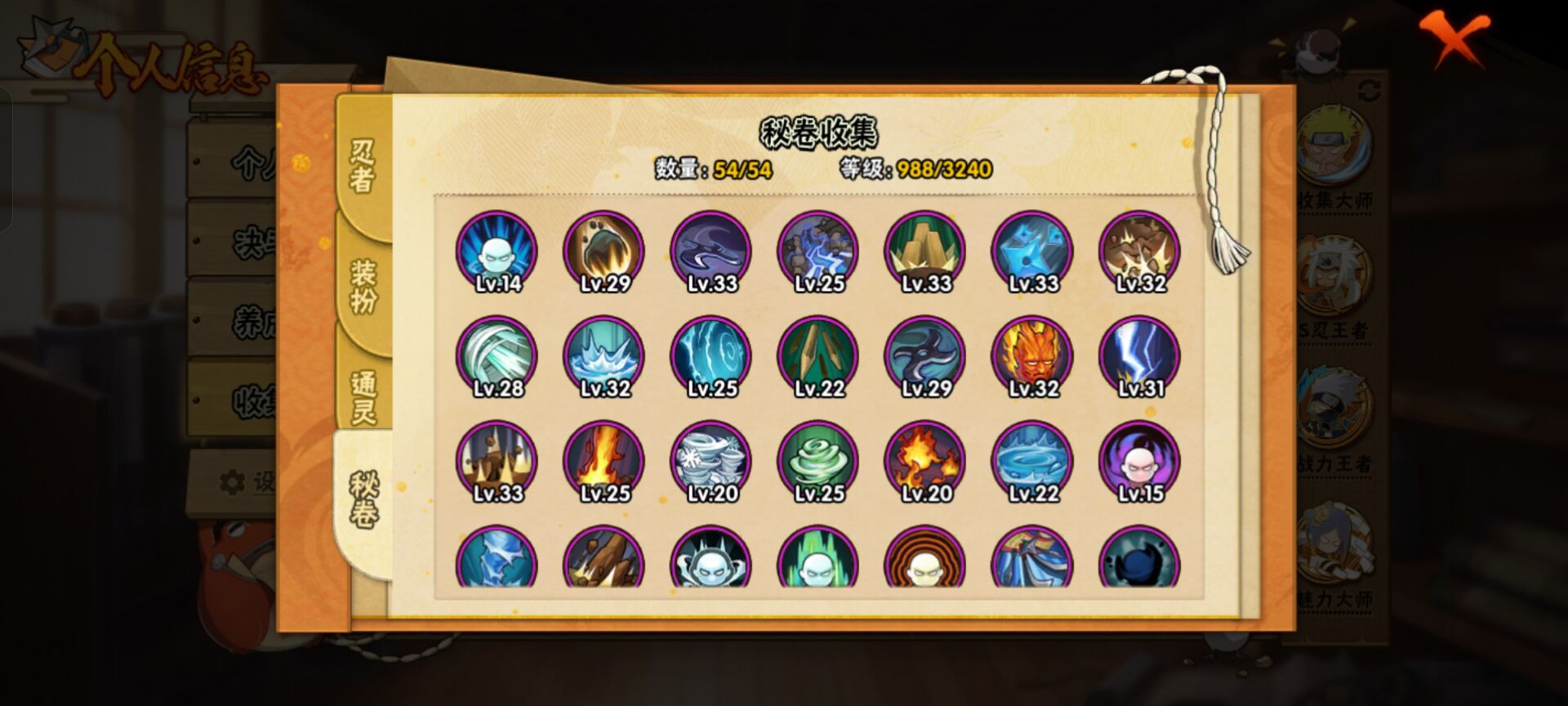Close the panel with the orange X
Viewport: 1568px width, 706px height.
coord(1455,38)
